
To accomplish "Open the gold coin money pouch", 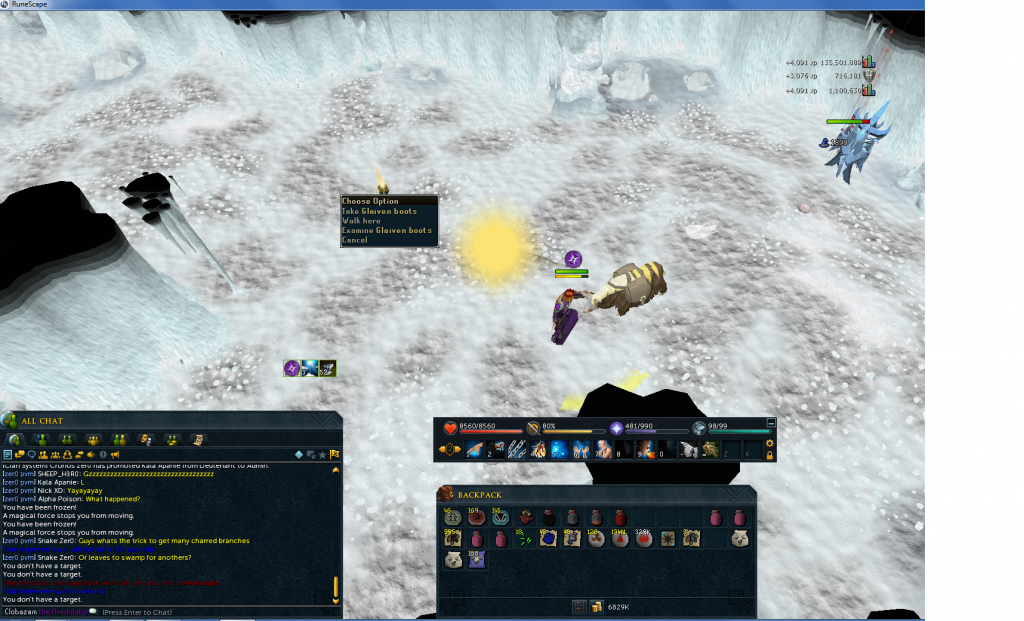I will tap(597, 607).
